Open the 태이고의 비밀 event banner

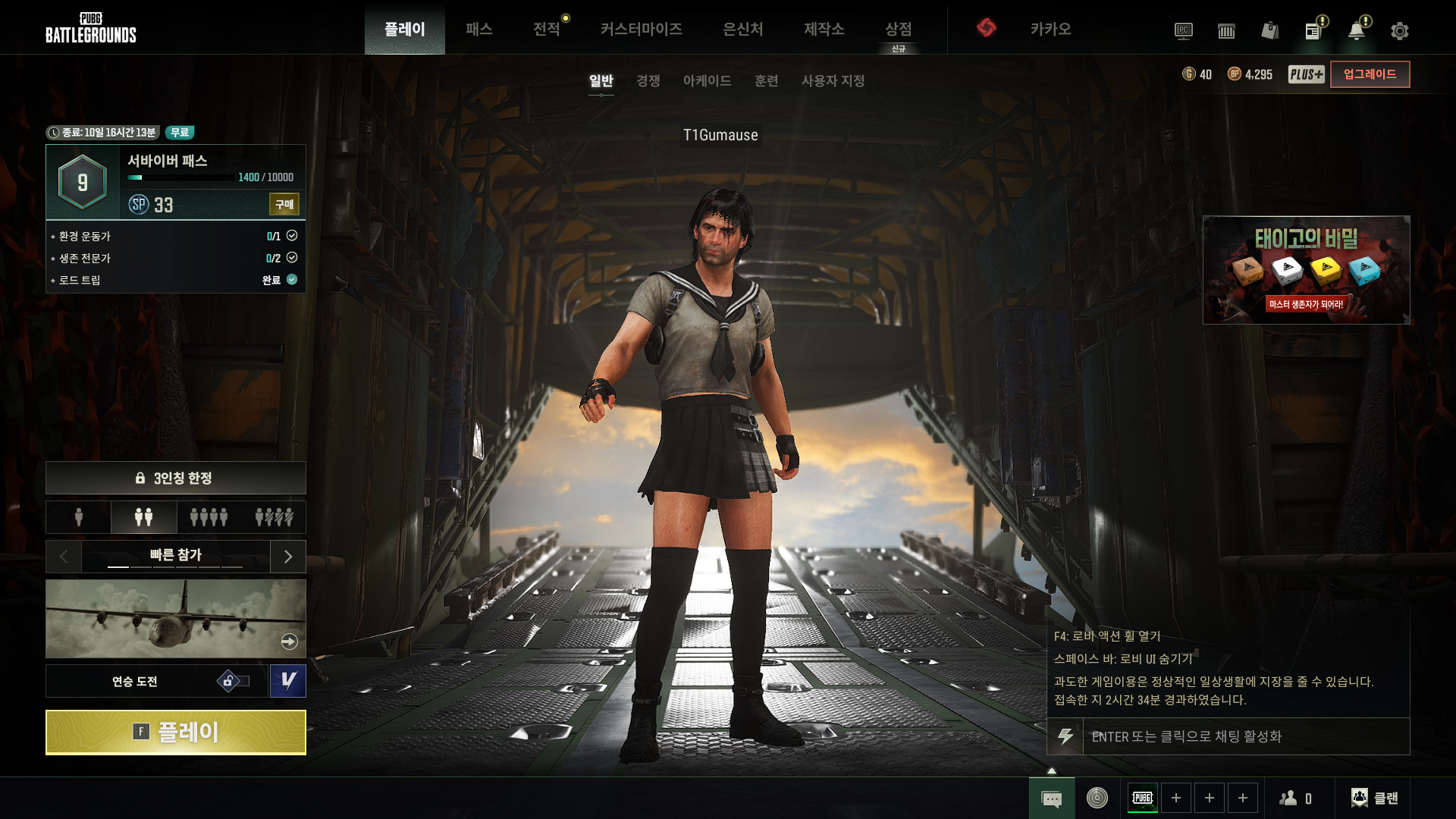click(1306, 270)
